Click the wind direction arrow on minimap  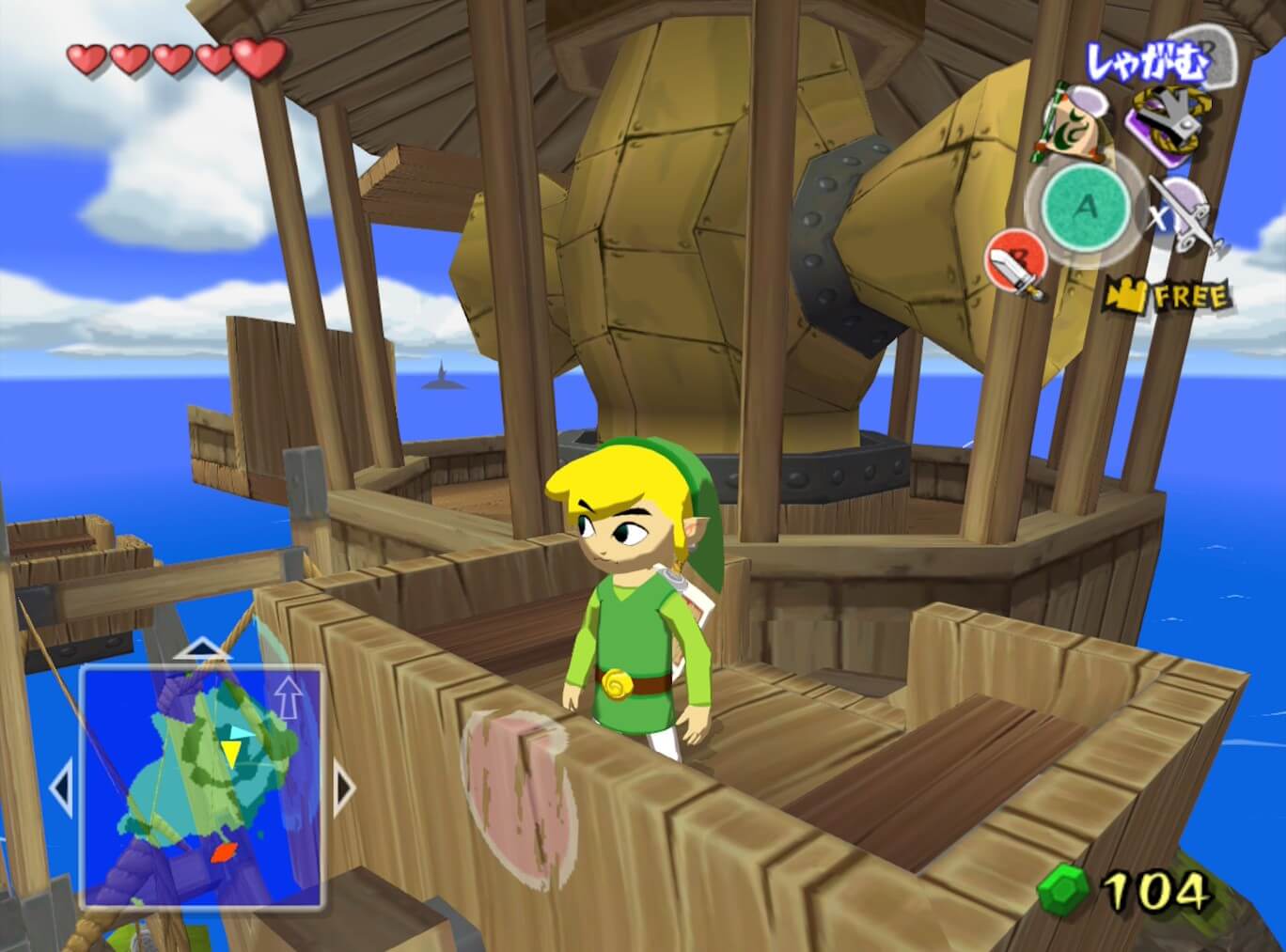tap(288, 697)
